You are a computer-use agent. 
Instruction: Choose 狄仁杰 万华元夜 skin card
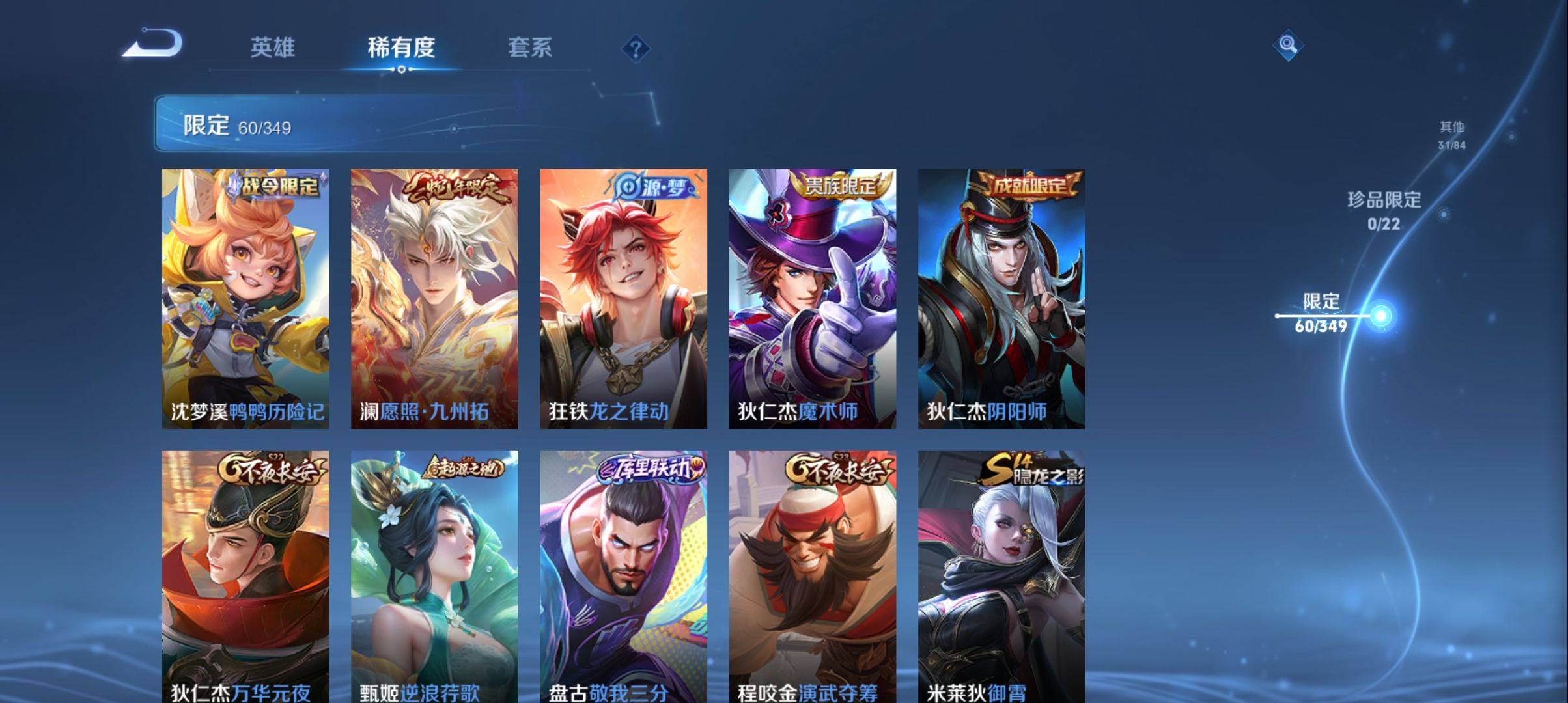coord(245,576)
